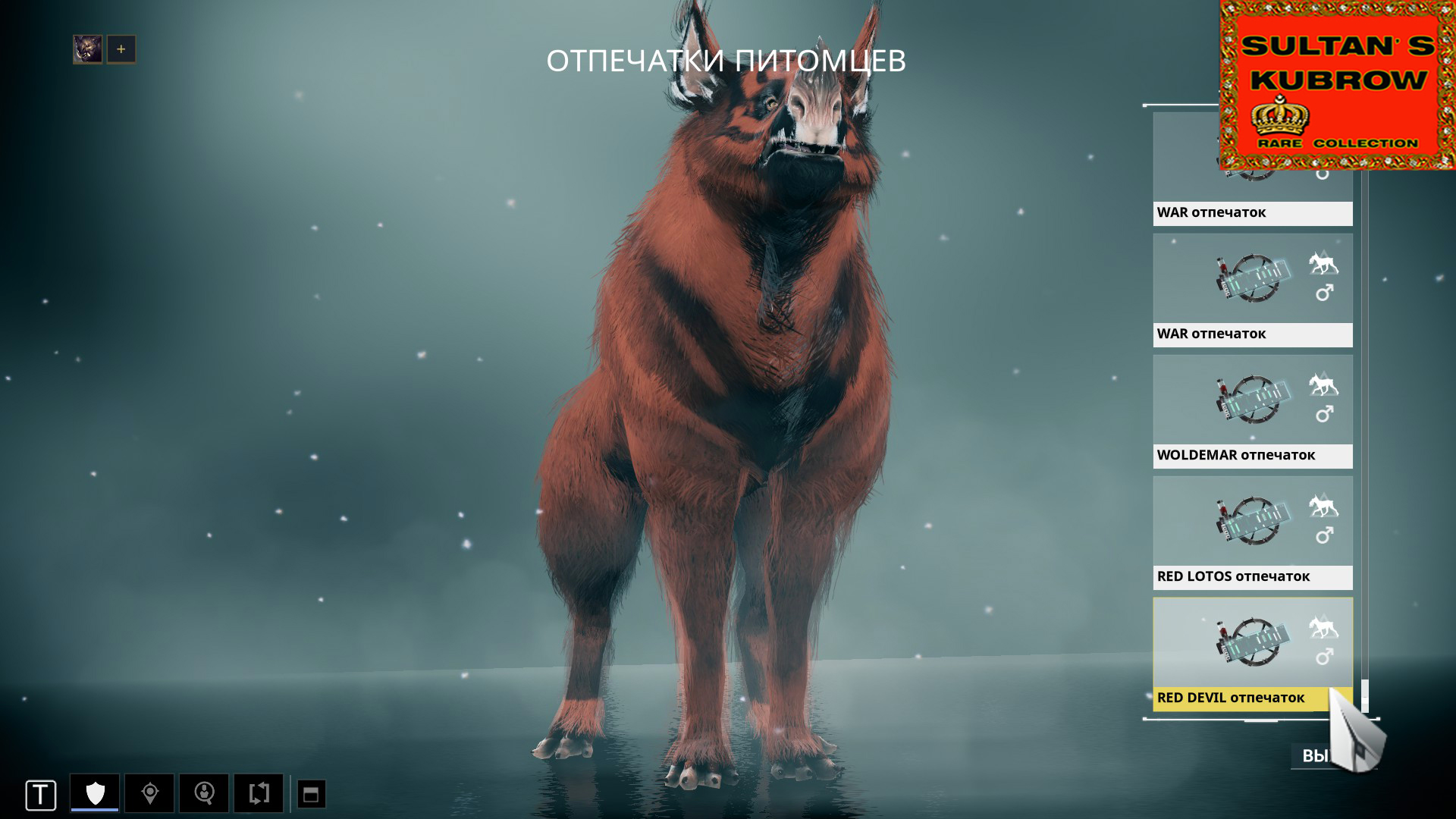Click the window panel icon at the bottom right toolbar

(311, 795)
